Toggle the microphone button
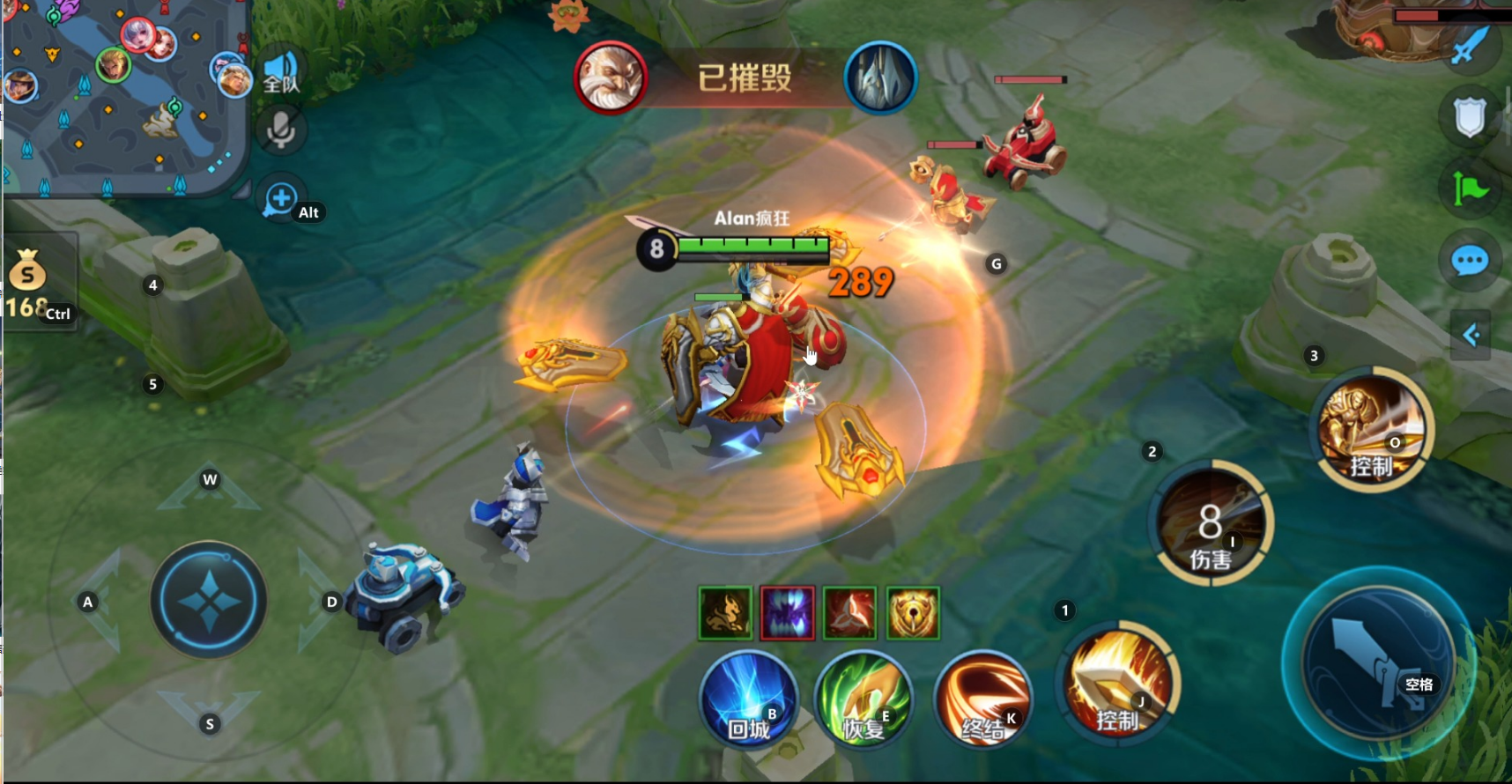The image size is (1512, 784). click(281, 130)
